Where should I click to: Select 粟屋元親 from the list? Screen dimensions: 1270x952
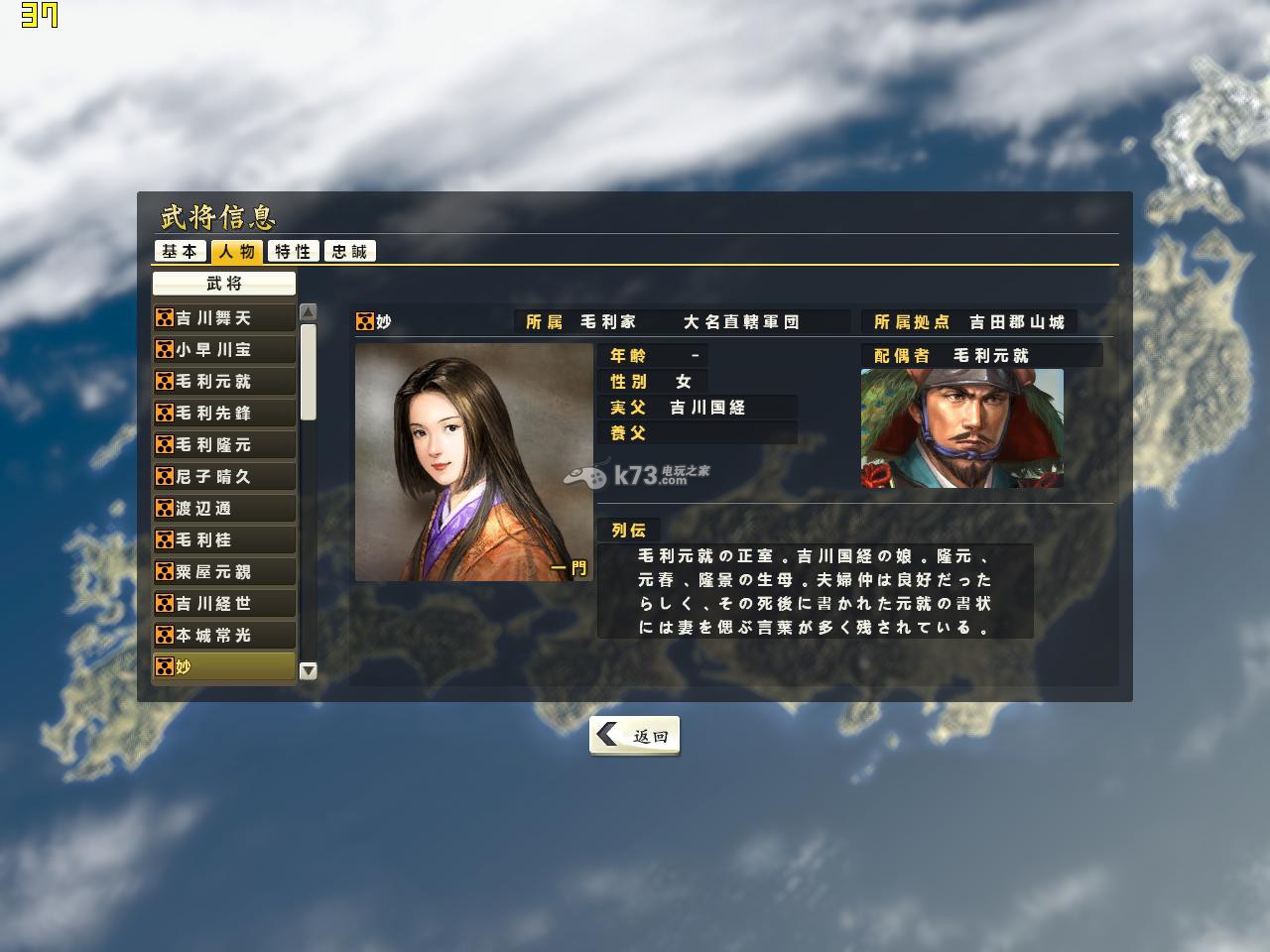(x=224, y=572)
